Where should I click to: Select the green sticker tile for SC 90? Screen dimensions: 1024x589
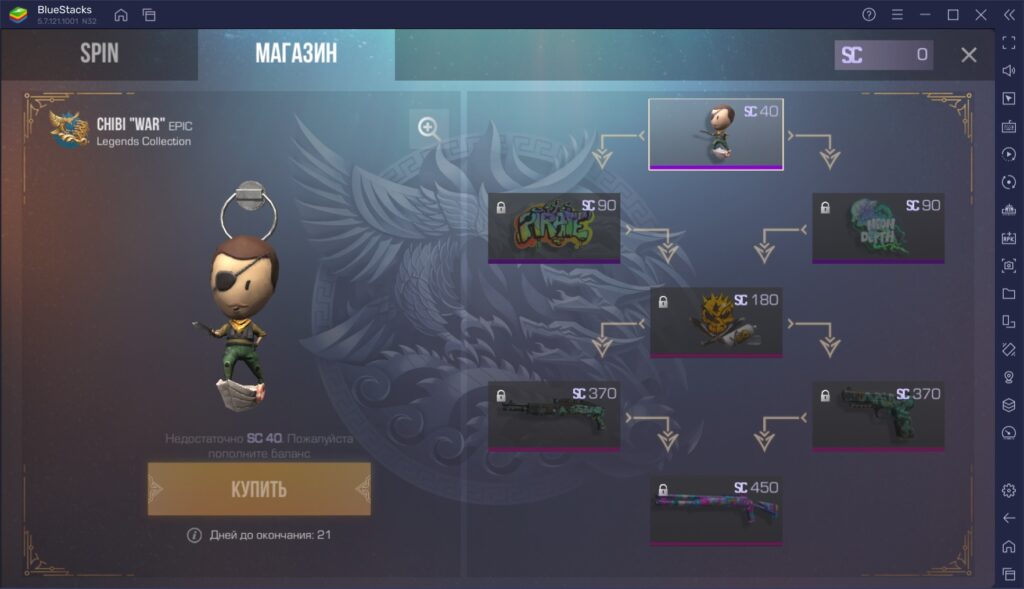click(878, 228)
